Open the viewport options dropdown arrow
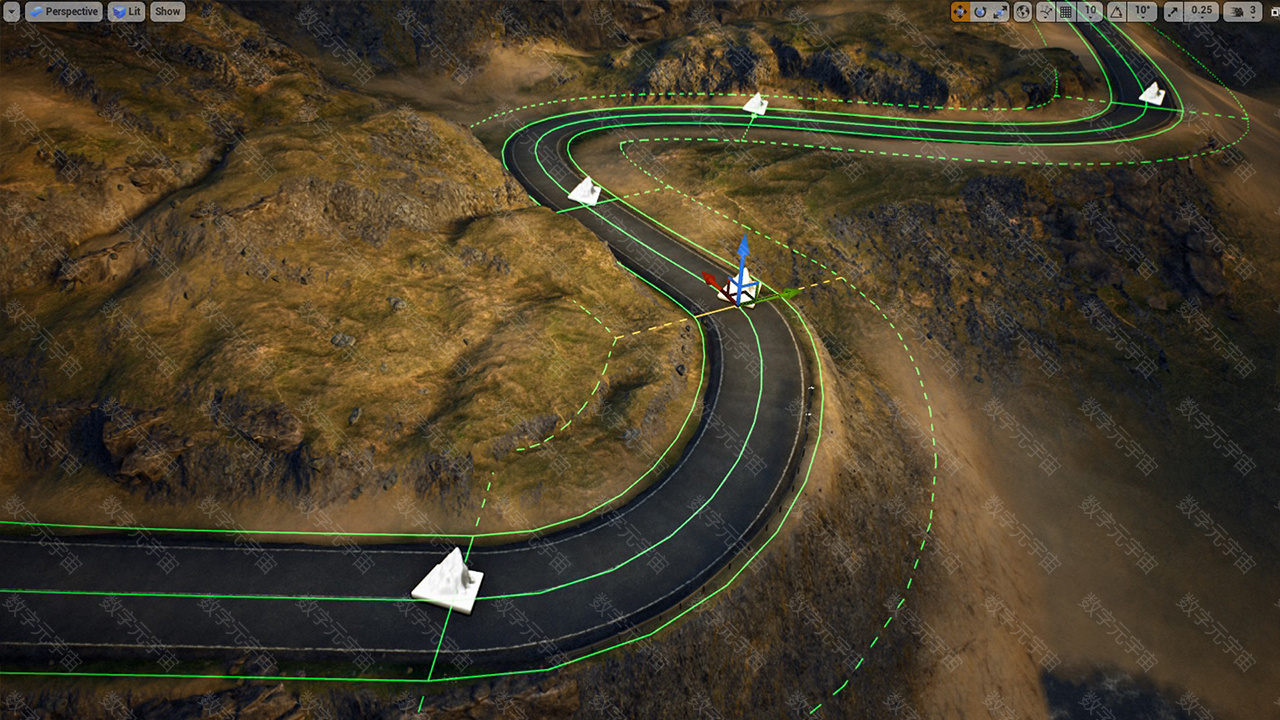This screenshot has height=720, width=1280. coord(11,12)
